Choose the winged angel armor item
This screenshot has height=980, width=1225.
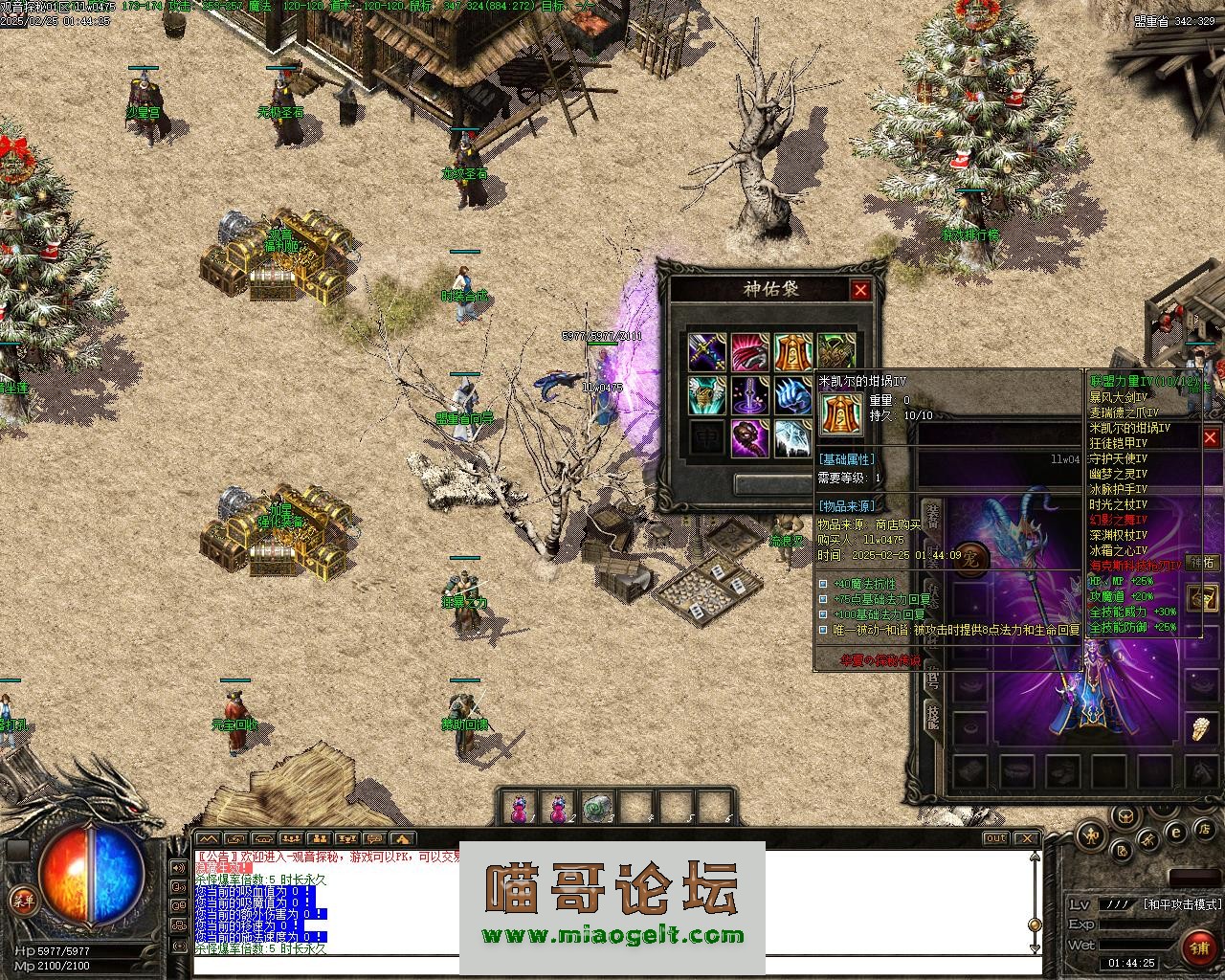point(706,395)
